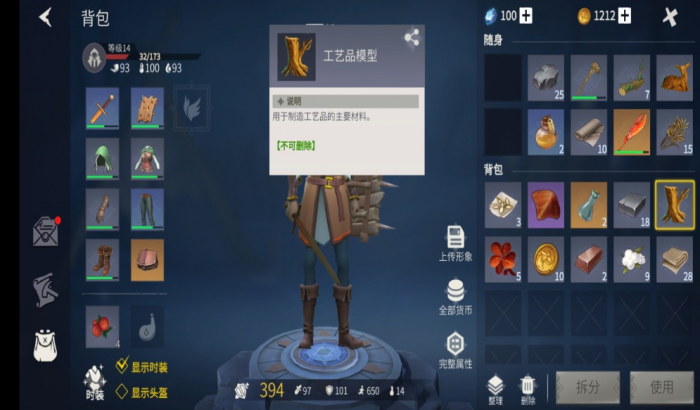Add more blue diamonds with plus button

[x=526, y=15]
